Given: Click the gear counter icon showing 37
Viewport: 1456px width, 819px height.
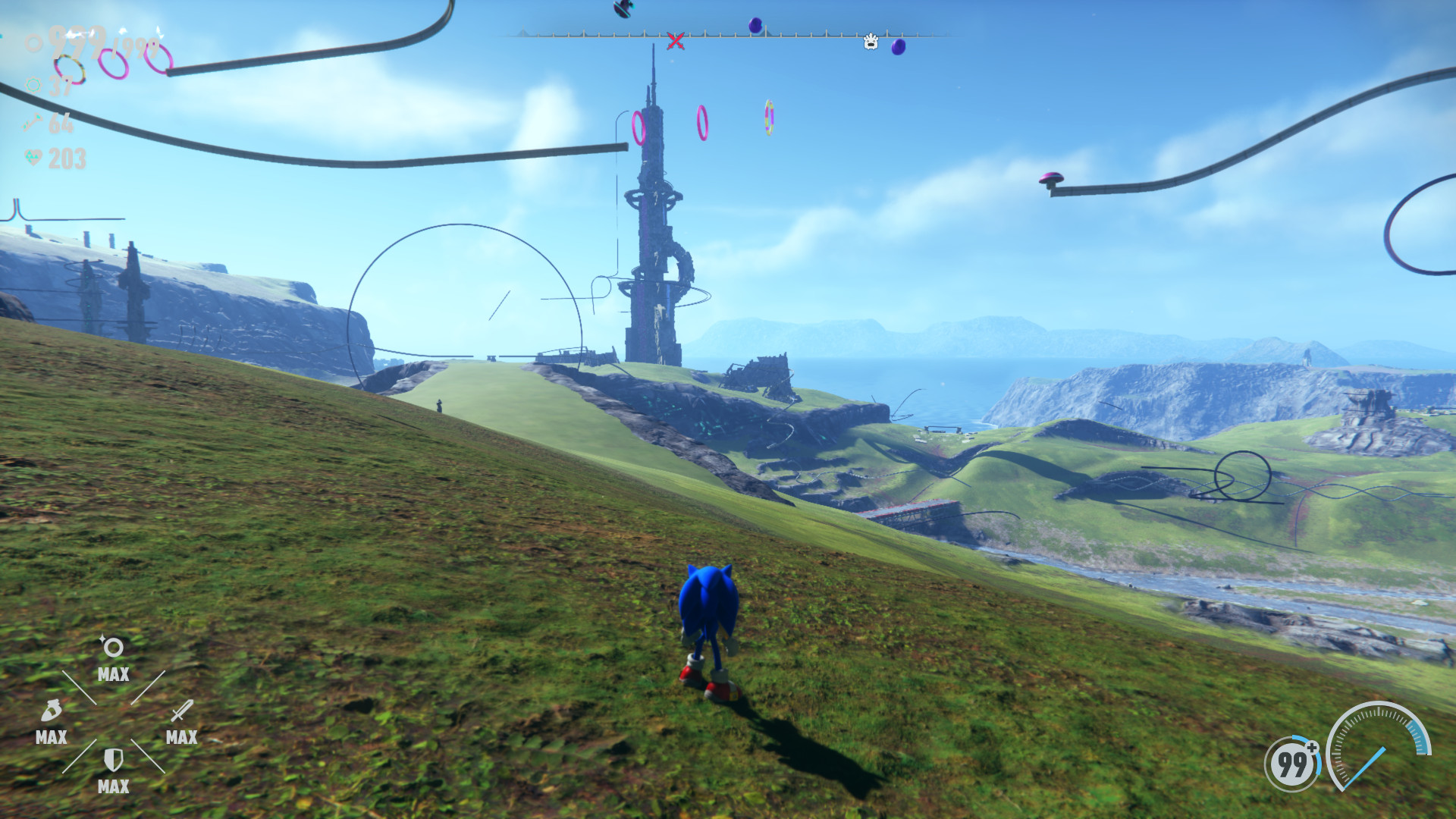Looking at the screenshot, I should [x=33, y=84].
